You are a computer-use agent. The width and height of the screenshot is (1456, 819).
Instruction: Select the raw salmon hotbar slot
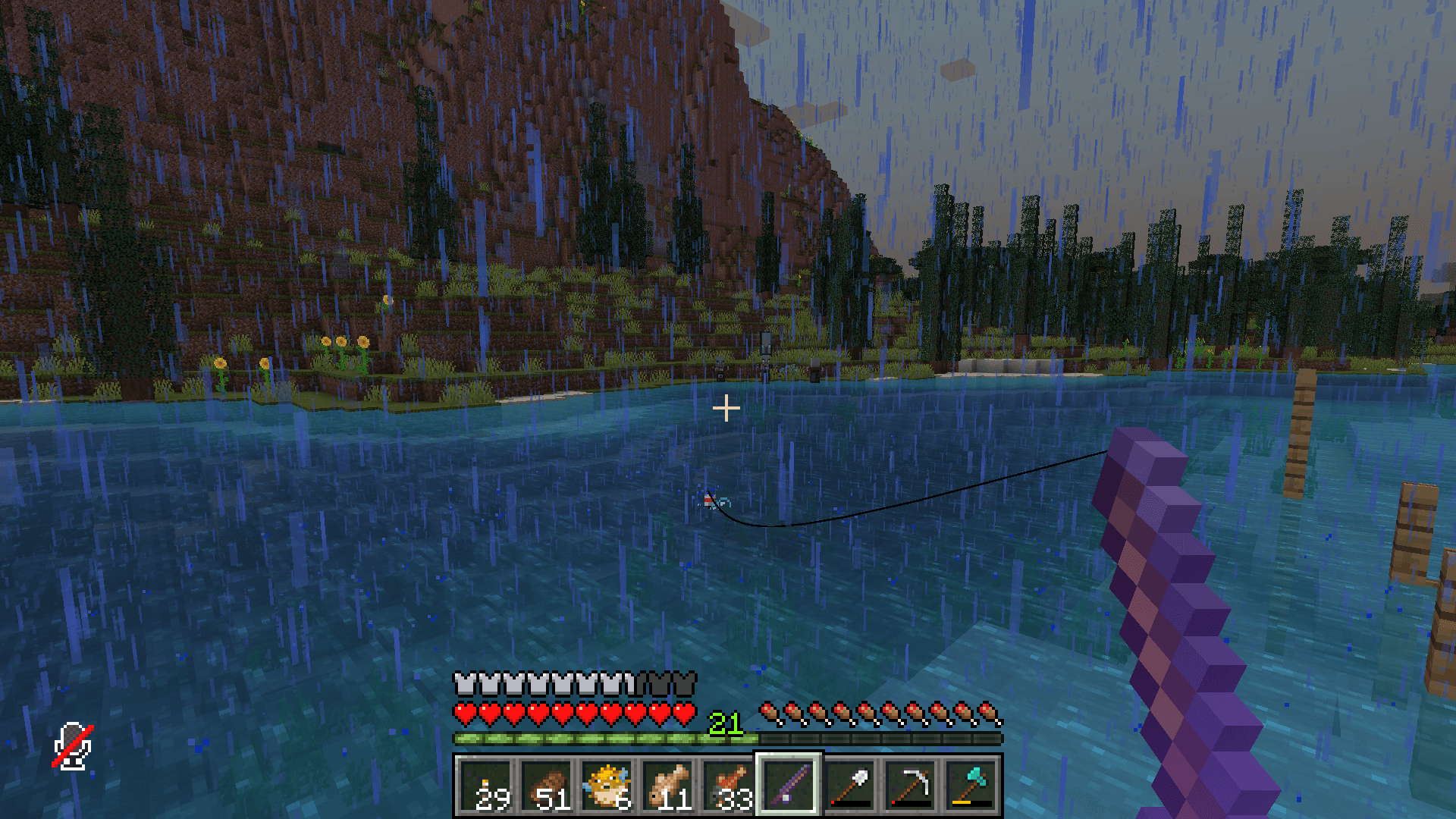(x=729, y=785)
